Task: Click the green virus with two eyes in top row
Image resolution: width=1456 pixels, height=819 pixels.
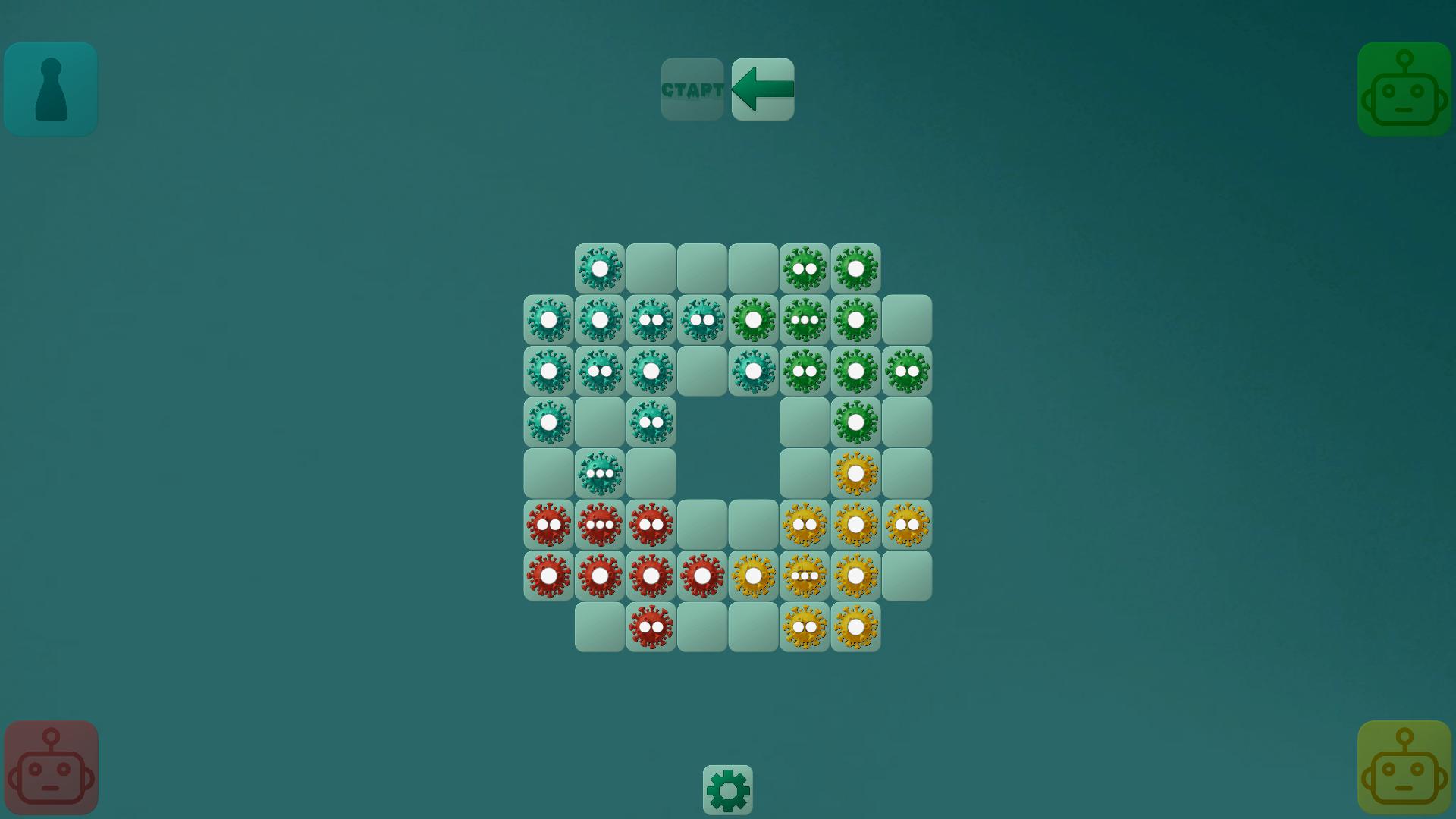Action: coord(805,268)
